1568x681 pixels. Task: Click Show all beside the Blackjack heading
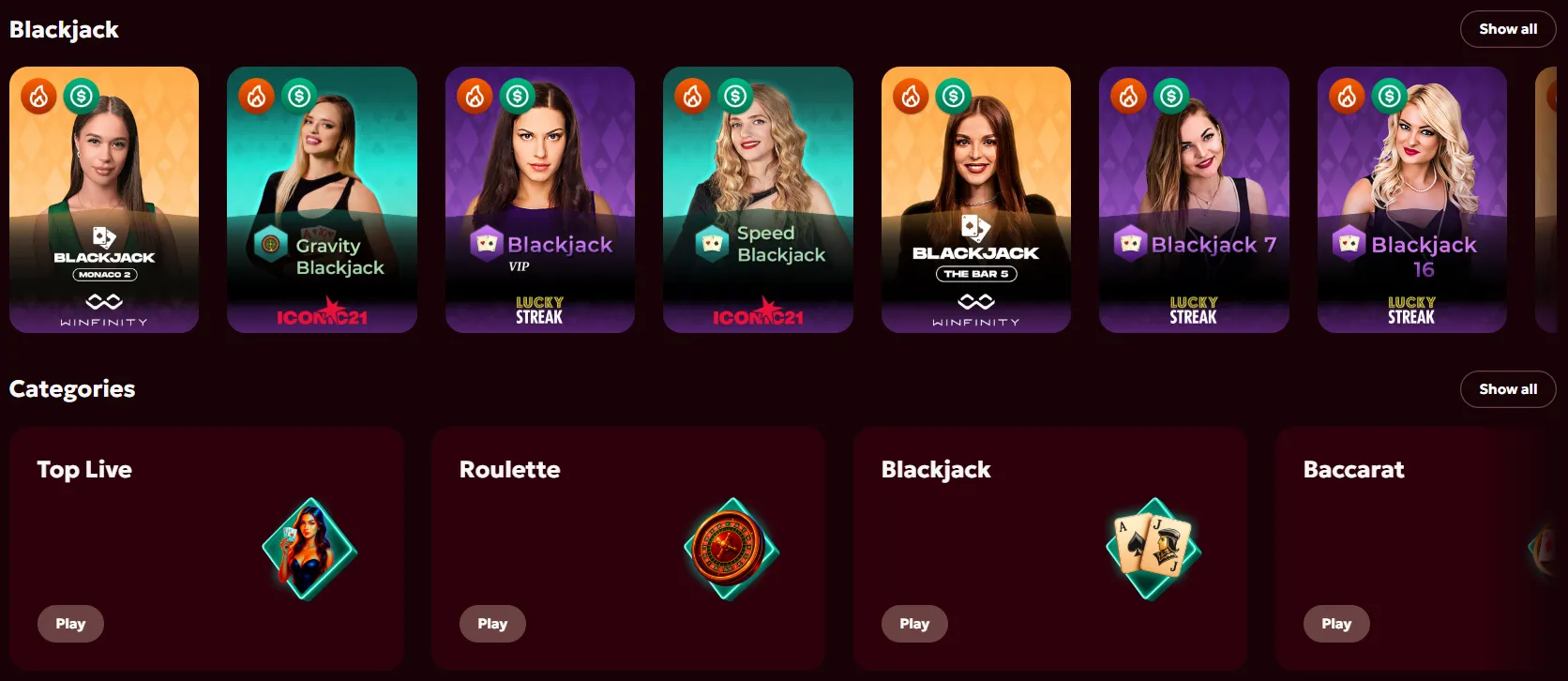click(x=1507, y=29)
